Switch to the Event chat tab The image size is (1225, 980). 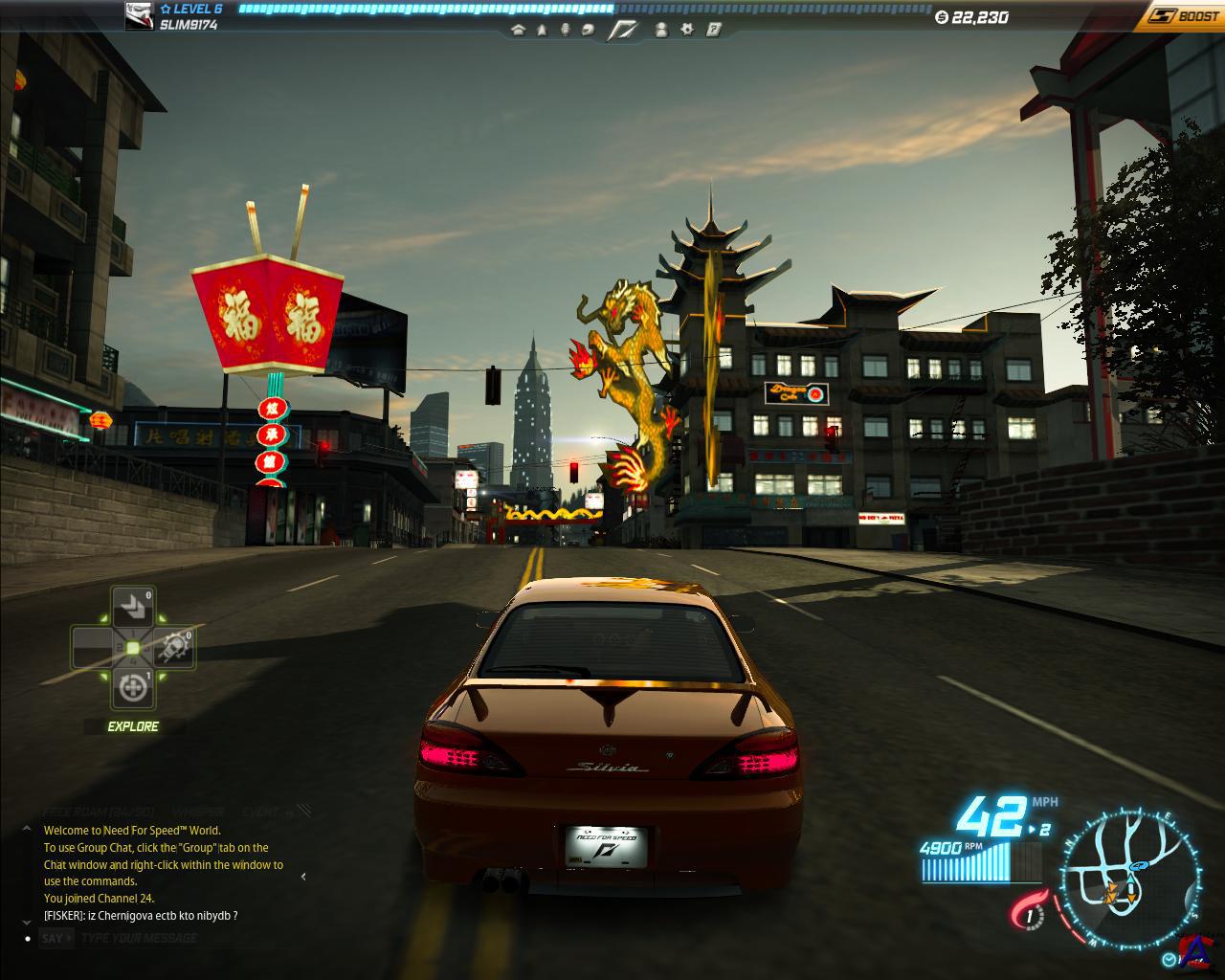(x=261, y=813)
